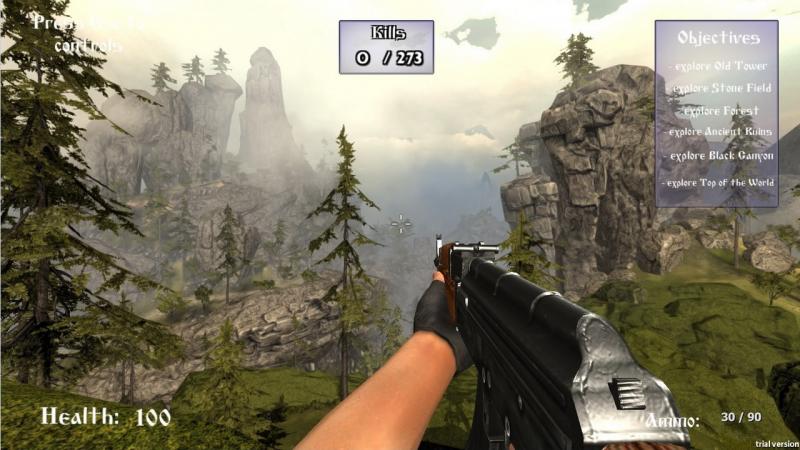Choose the explore Top of the World objective
The image size is (800, 450).
[718, 182]
